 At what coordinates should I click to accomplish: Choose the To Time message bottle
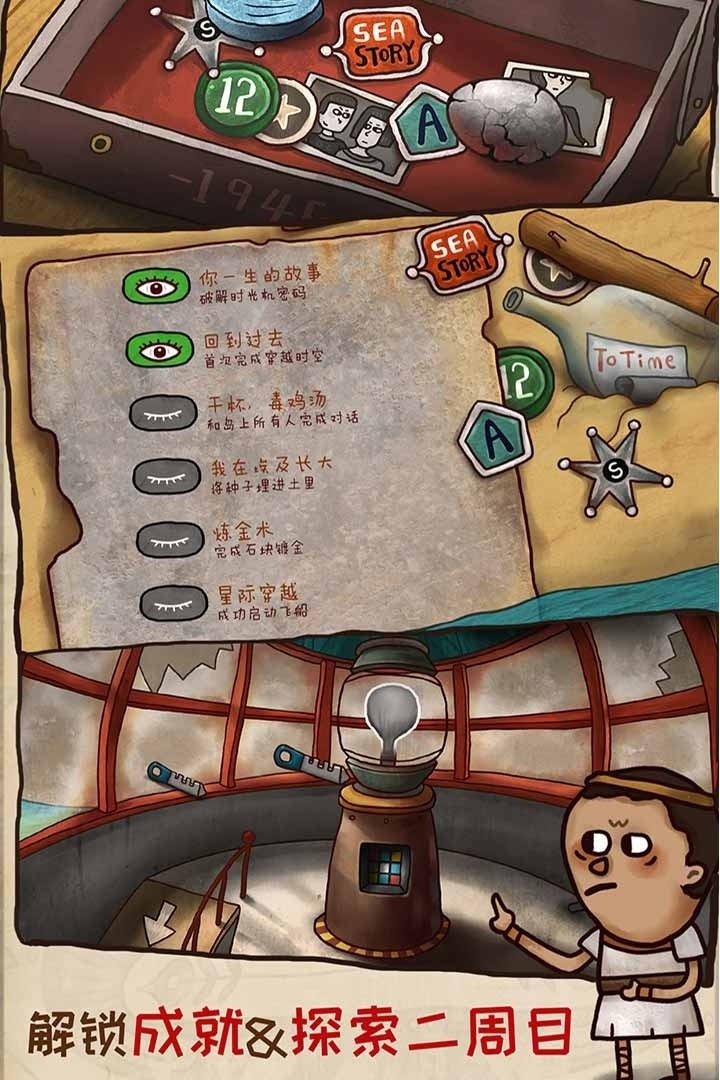(620, 345)
